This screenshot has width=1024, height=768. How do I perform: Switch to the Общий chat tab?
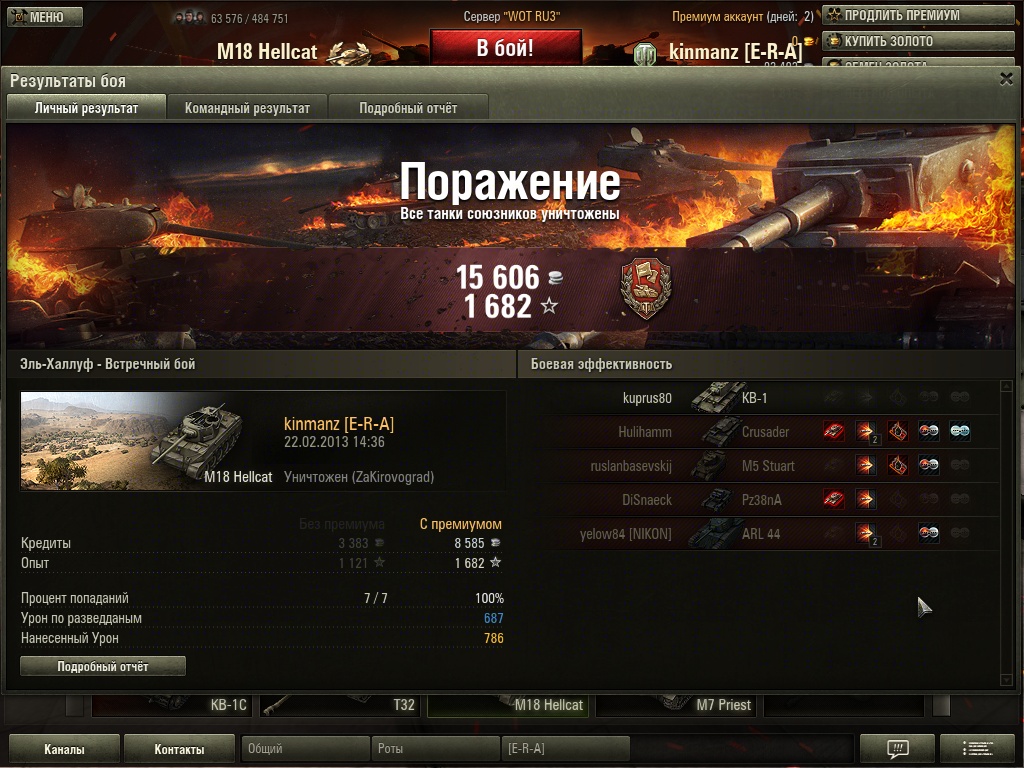click(305, 749)
